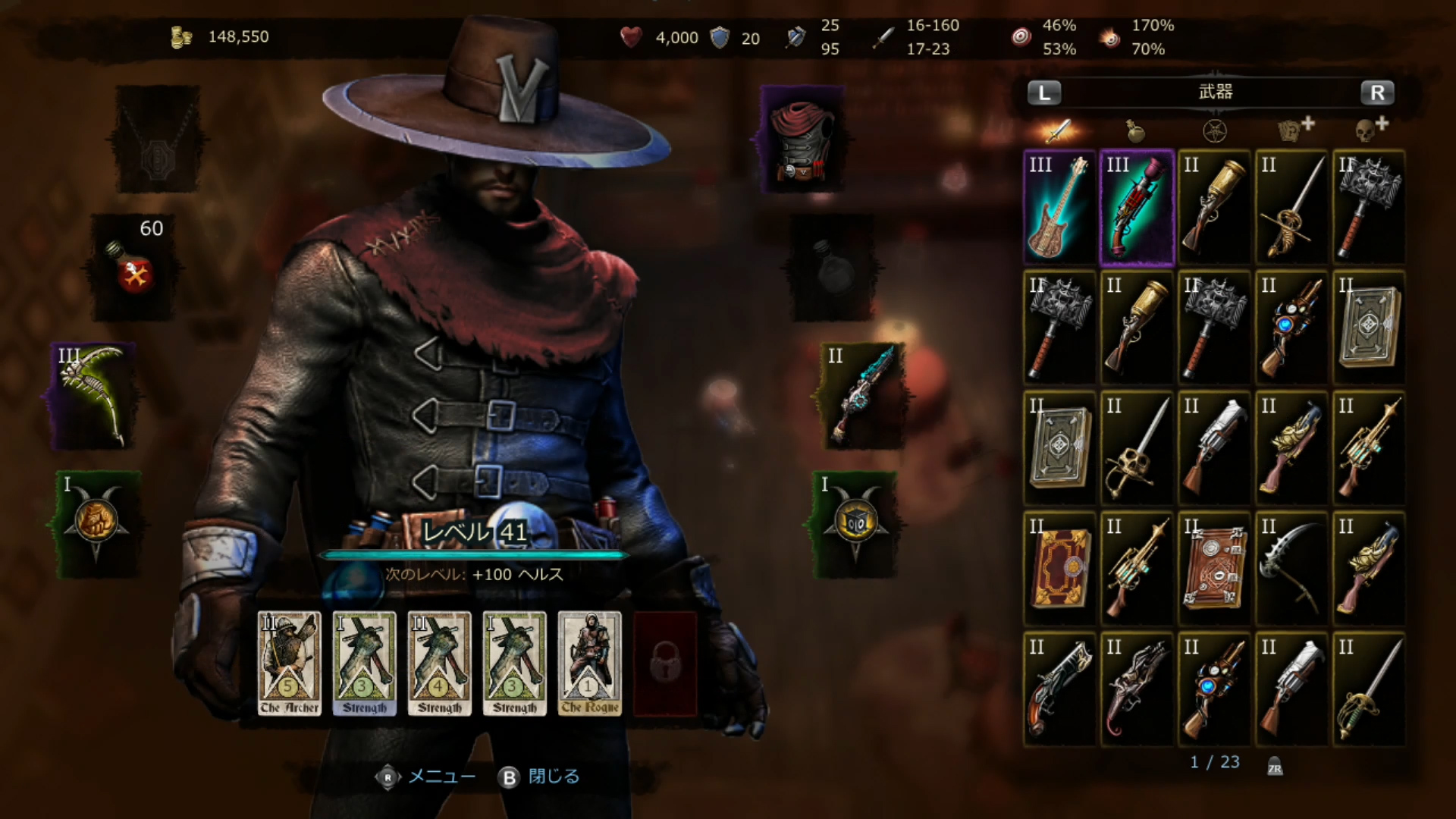Open the empty amulet equipment slot
This screenshot has height=819, width=1456.
pyautogui.click(x=157, y=140)
